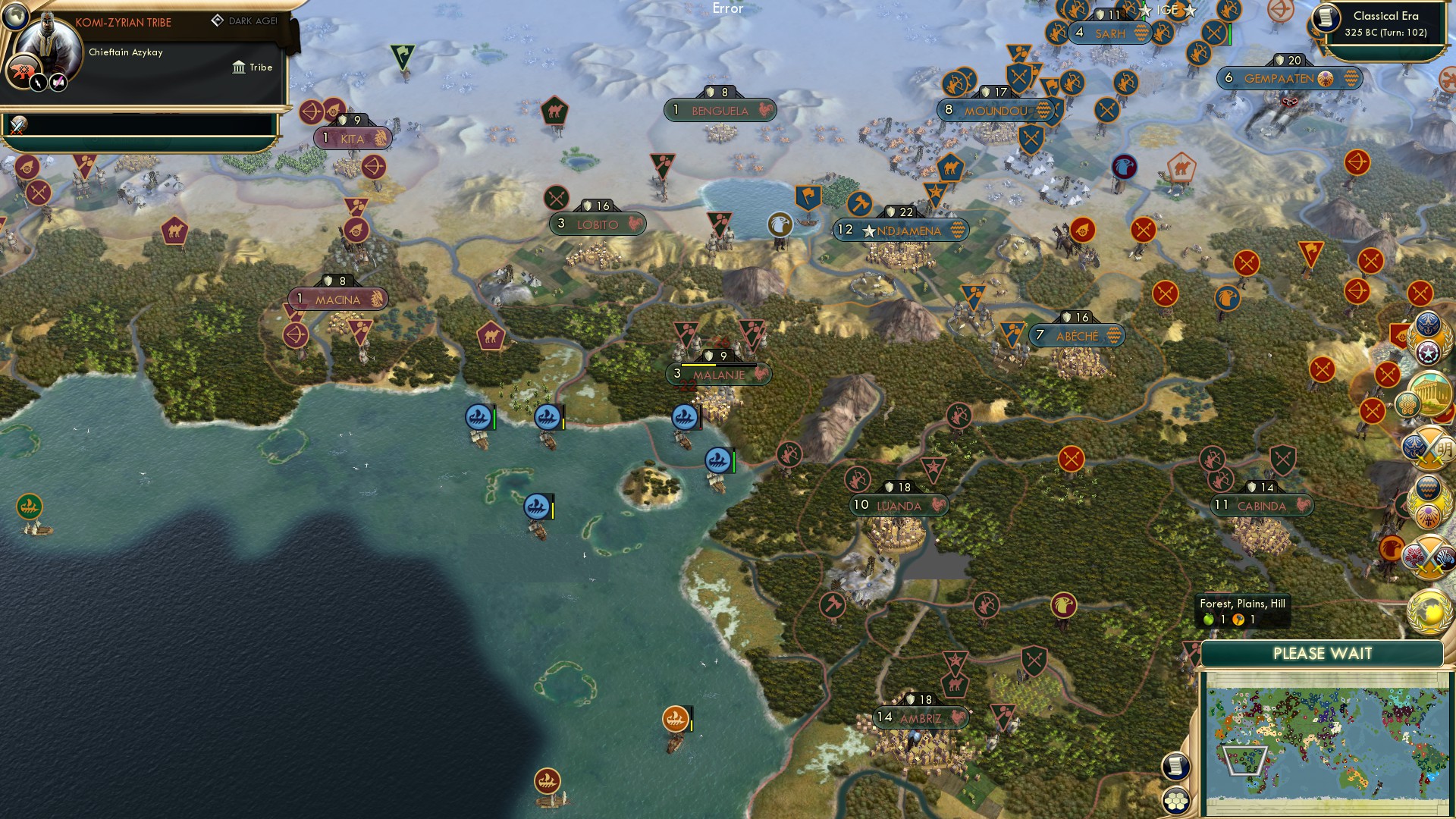Open the notification log via scroll icon
Screen dimensions: 1456x819
pyautogui.click(x=1177, y=764)
